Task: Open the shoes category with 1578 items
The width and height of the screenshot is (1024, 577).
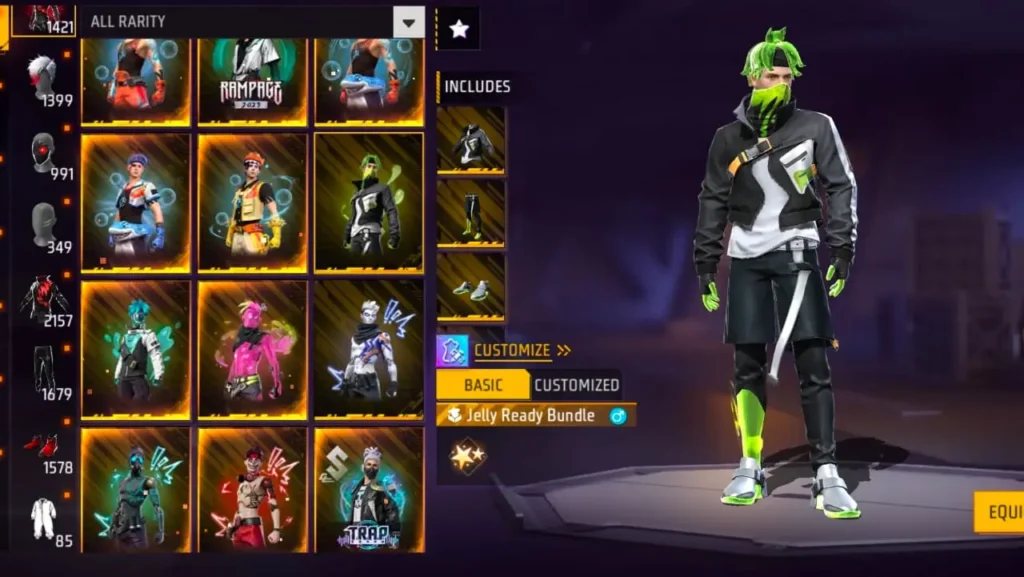Action: [x=44, y=450]
